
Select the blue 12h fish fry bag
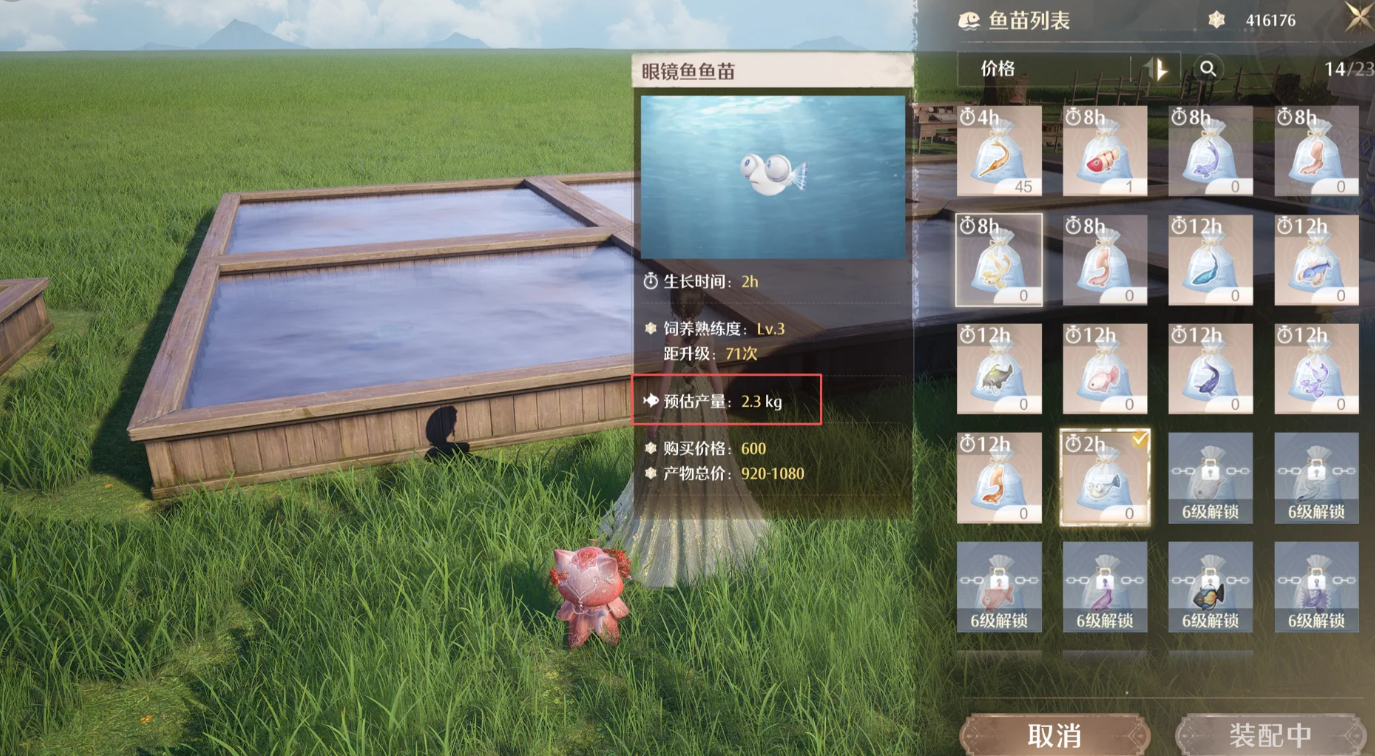[x=1210, y=260]
